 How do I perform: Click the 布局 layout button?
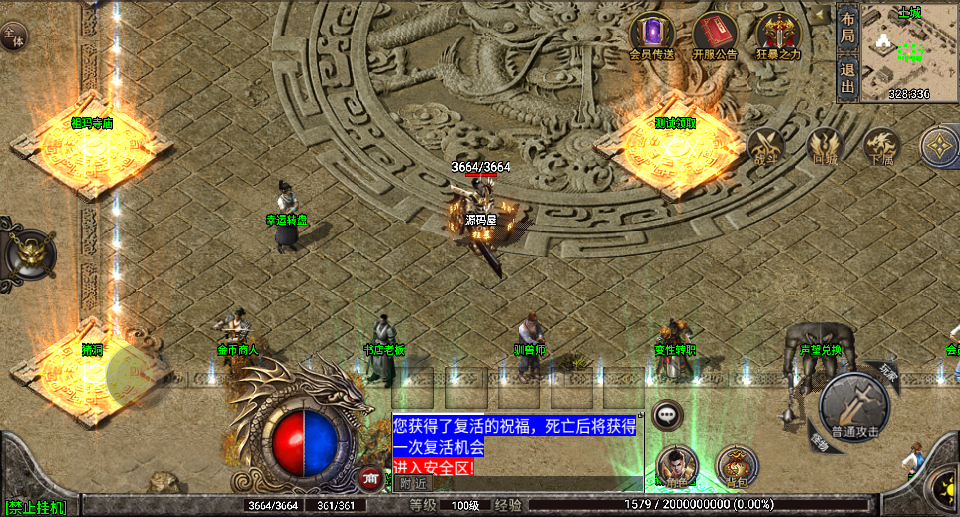click(848, 26)
